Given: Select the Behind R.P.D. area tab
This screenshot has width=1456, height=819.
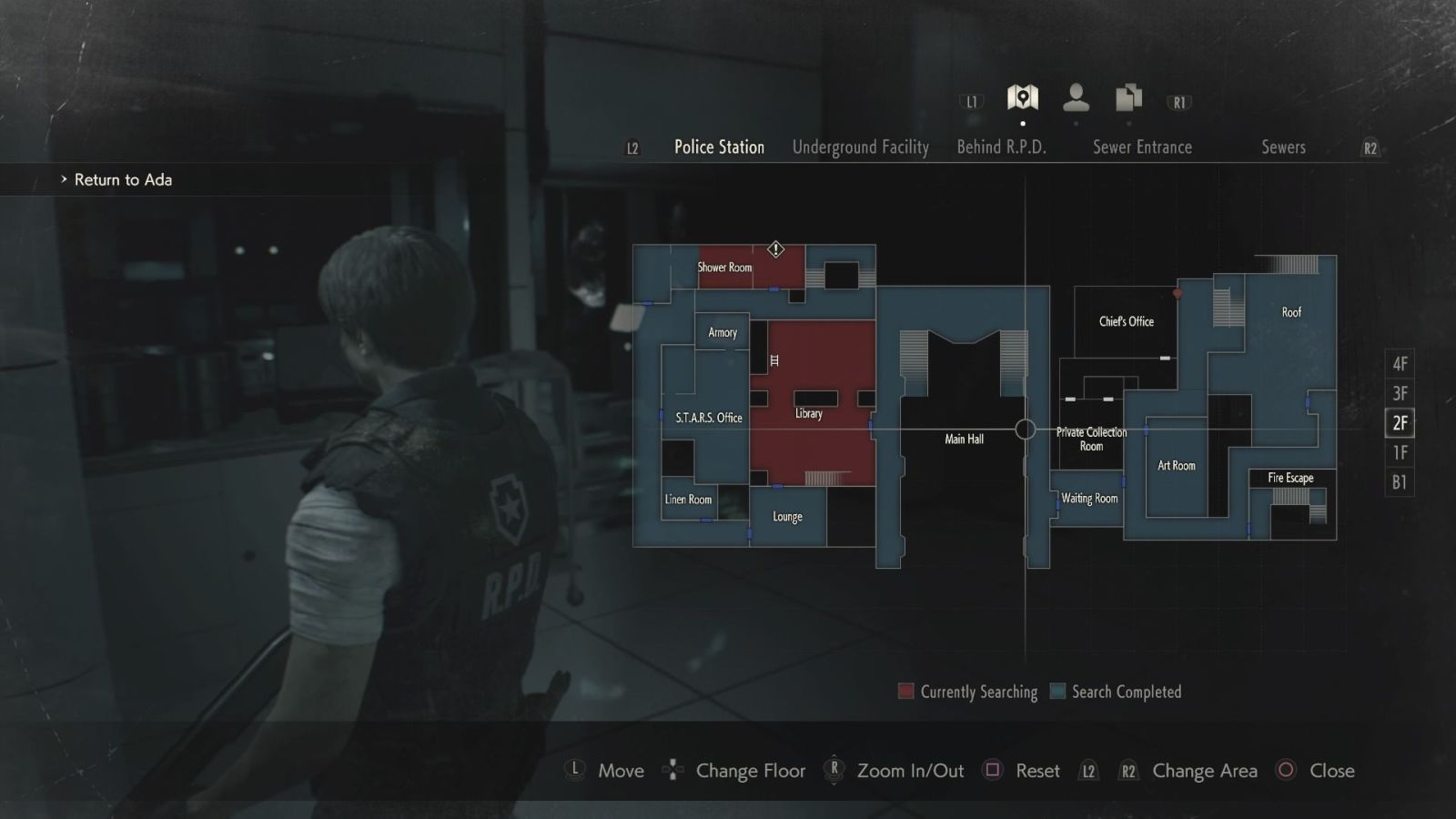Looking at the screenshot, I should click(x=1001, y=147).
